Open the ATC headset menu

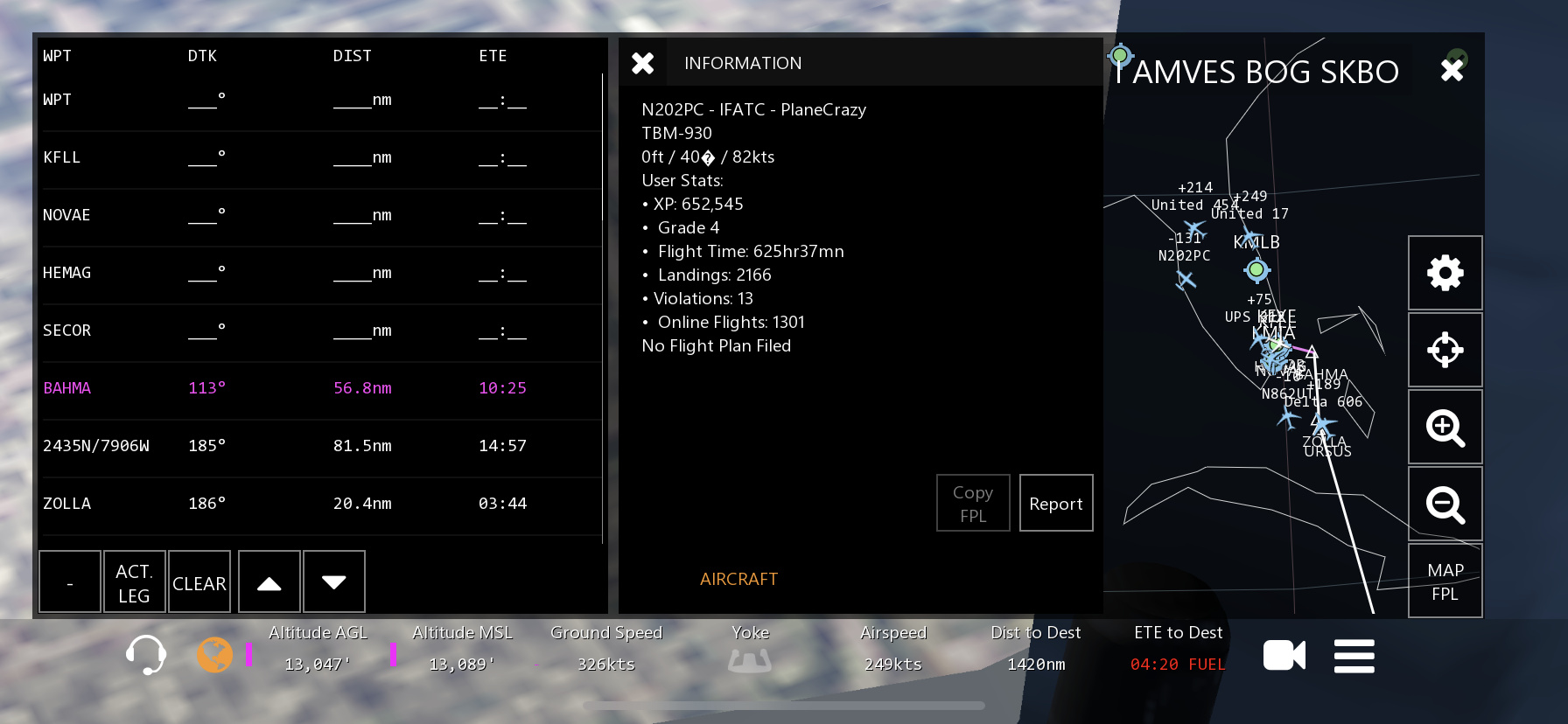[146, 655]
